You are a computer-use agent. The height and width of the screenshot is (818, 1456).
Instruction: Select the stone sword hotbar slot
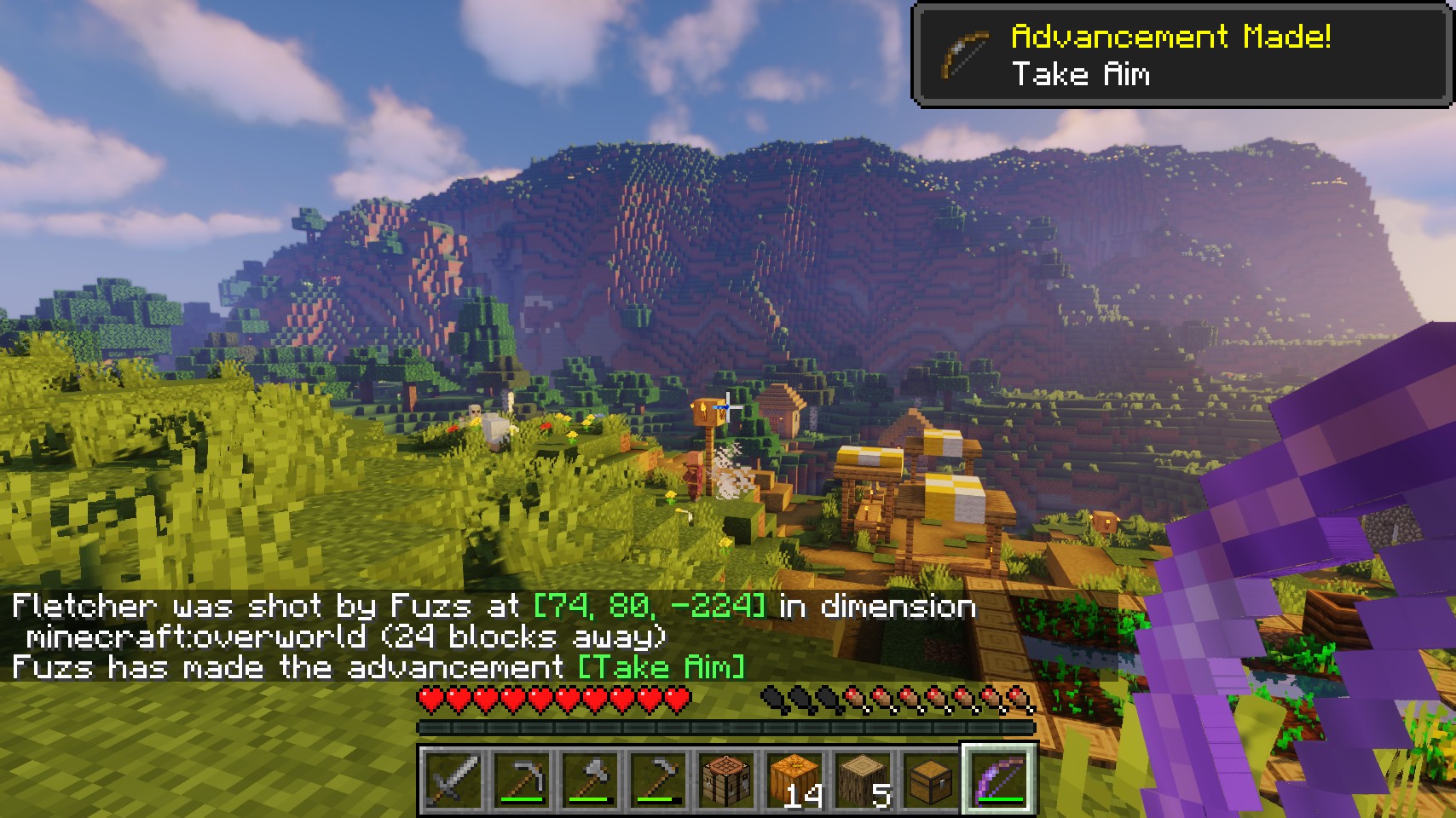coord(453,778)
